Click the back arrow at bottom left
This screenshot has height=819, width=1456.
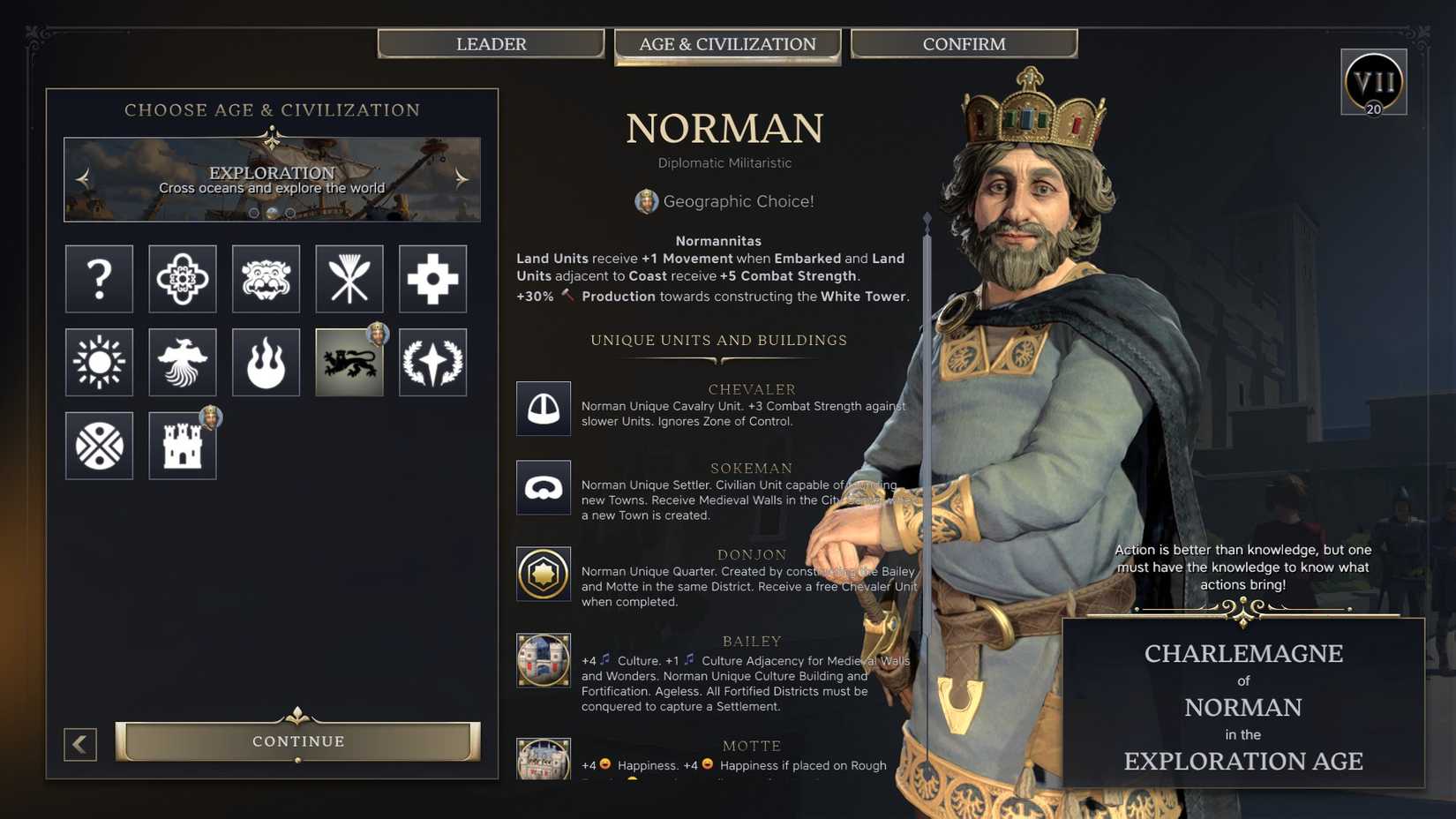[x=80, y=744]
